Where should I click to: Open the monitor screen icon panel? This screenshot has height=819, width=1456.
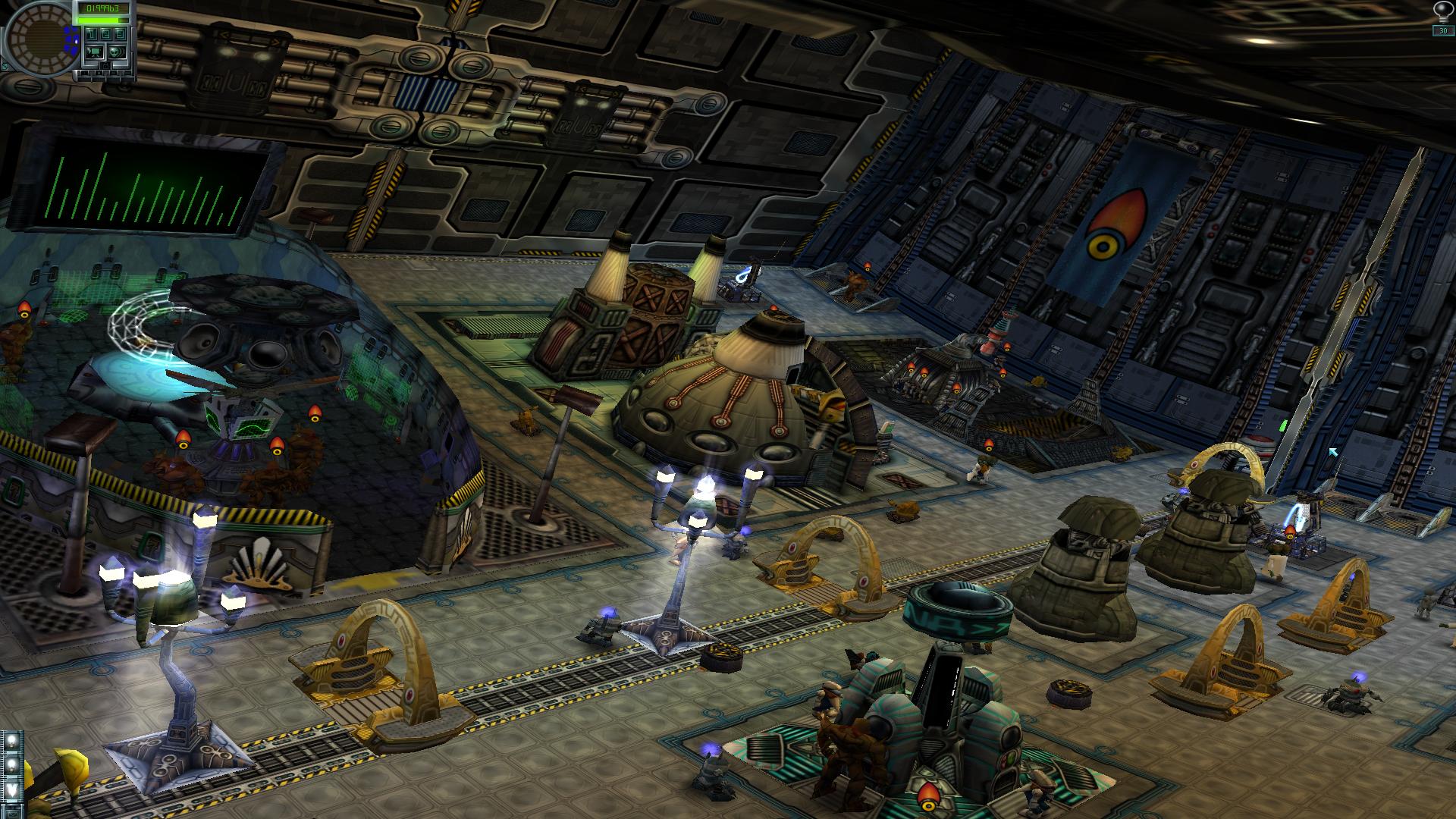95,52
